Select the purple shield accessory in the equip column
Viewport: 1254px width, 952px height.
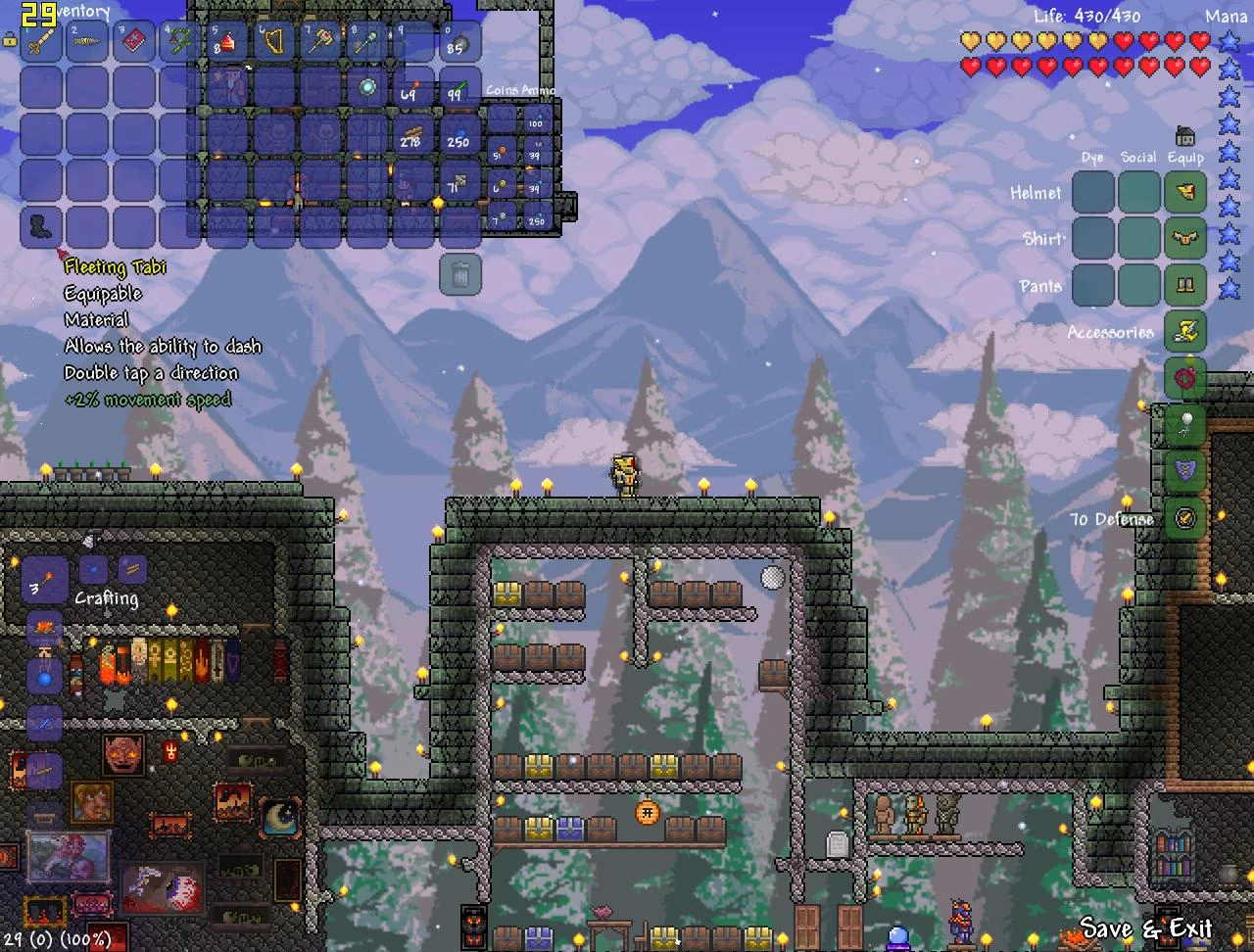[1184, 473]
